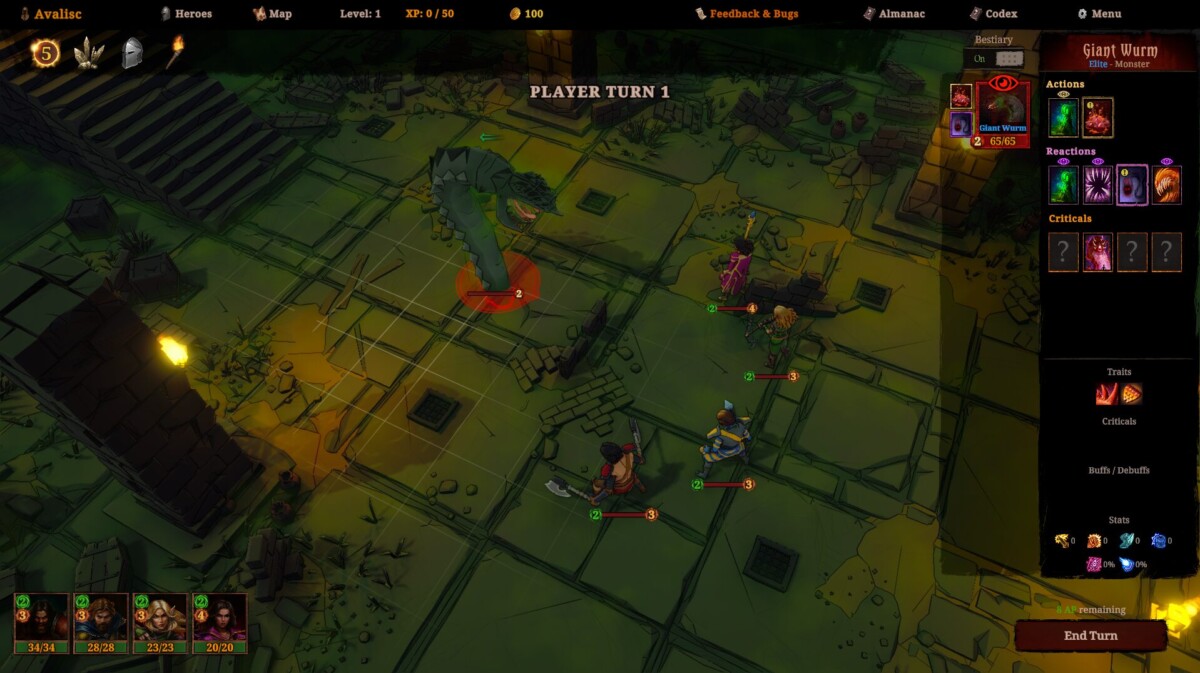Image resolution: width=1200 pixels, height=673 pixels.
Task: Select the Giant Wurm enemy portrait card
Action: 1003,112
